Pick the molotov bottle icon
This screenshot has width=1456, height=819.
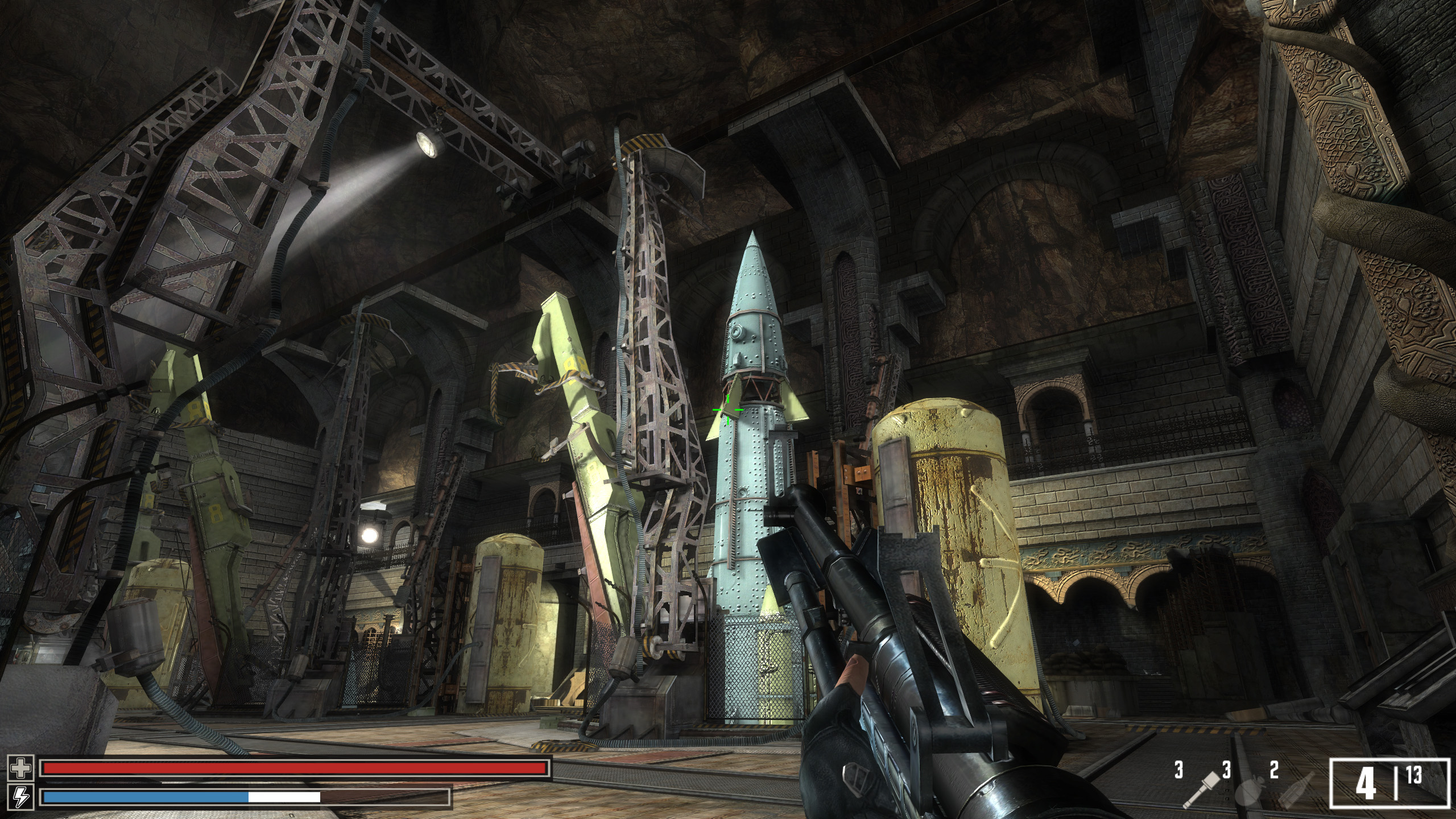tap(1297, 791)
